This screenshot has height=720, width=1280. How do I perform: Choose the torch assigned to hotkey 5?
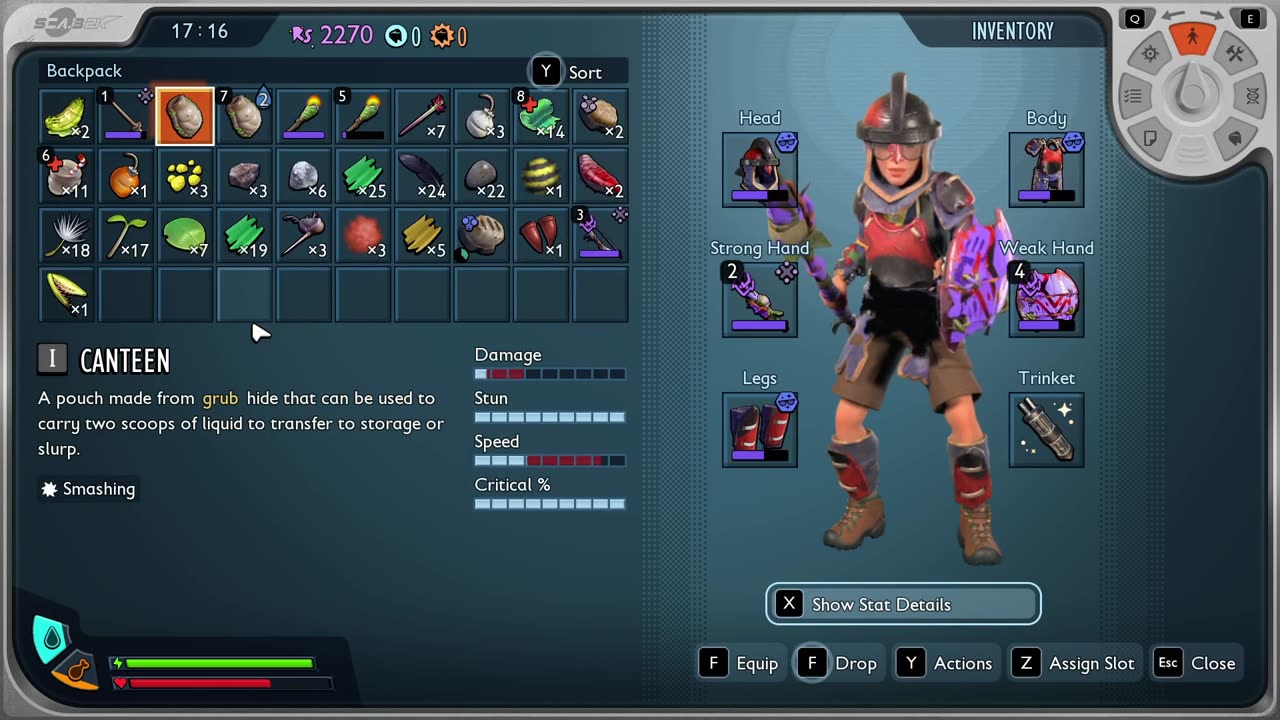363,117
